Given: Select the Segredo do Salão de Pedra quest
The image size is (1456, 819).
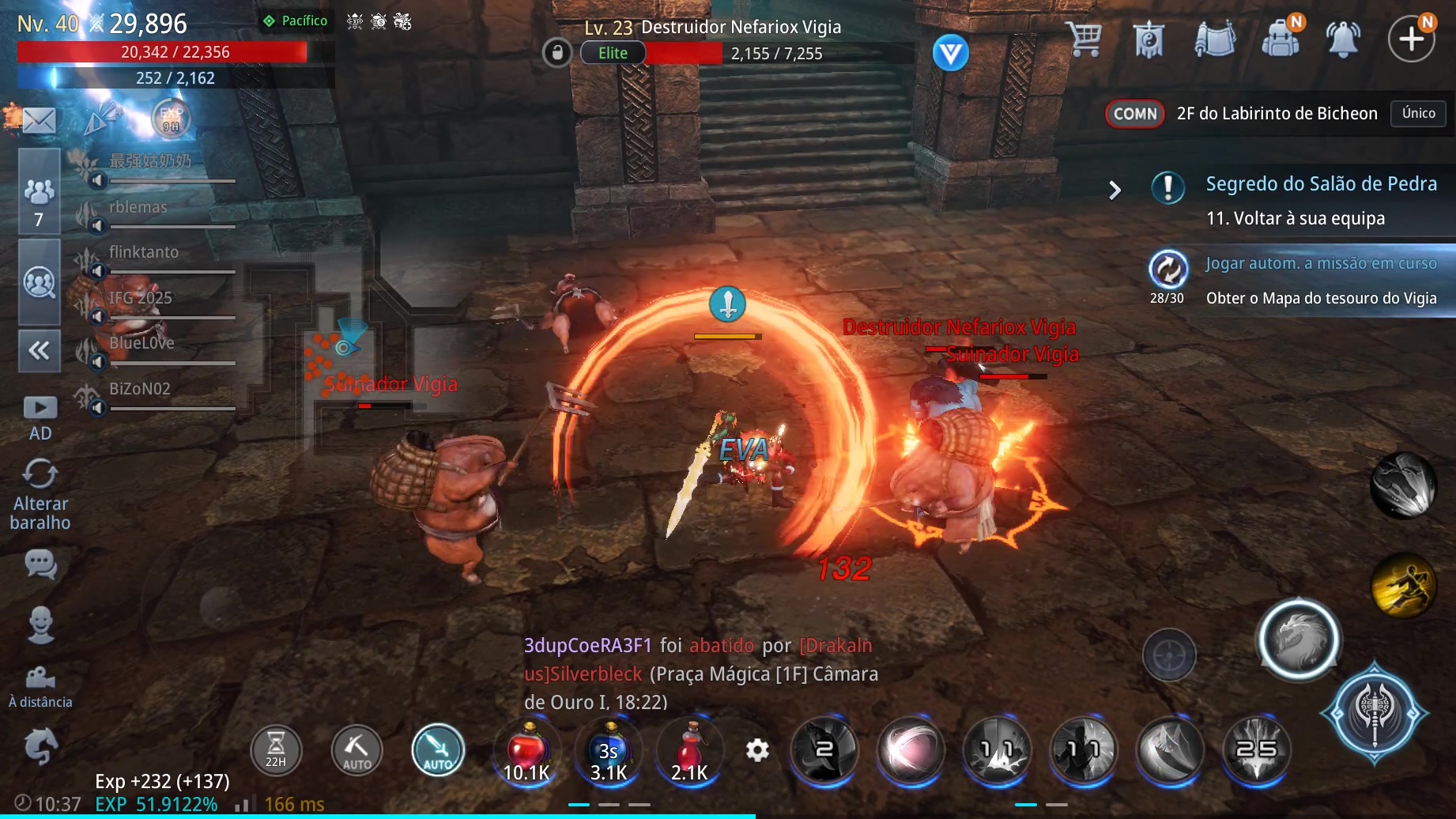Looking at the screenshot, I should [x=1320, y=184].
